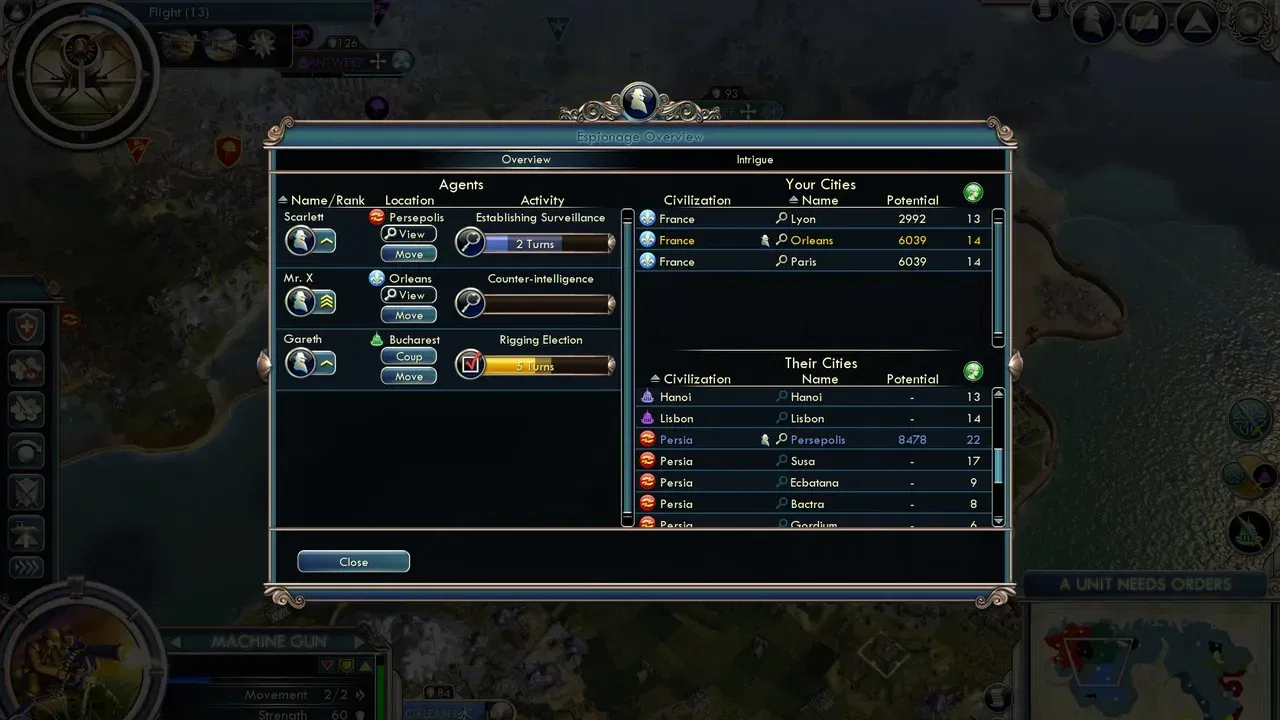This screenshot has width=1280, height=720.
Task: Select the Susa city row
Action: [x=812, y=461]
